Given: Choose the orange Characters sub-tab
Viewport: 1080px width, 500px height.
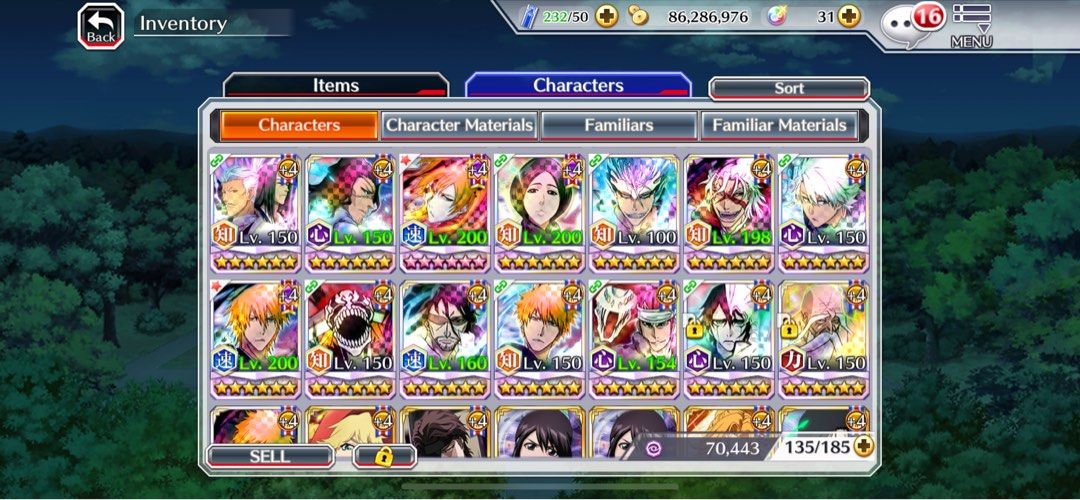Looking at the screenshot, I should pos(299,125).
